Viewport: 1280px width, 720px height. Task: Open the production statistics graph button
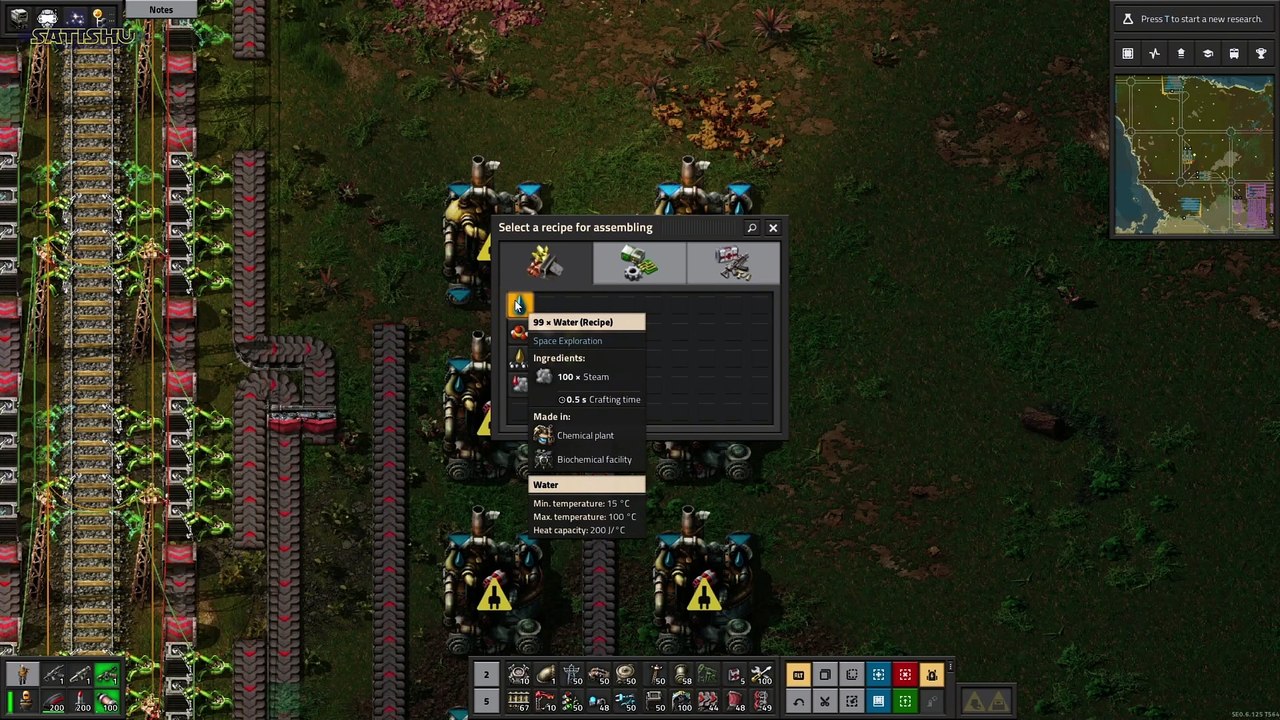click(x=1154, y=54)
